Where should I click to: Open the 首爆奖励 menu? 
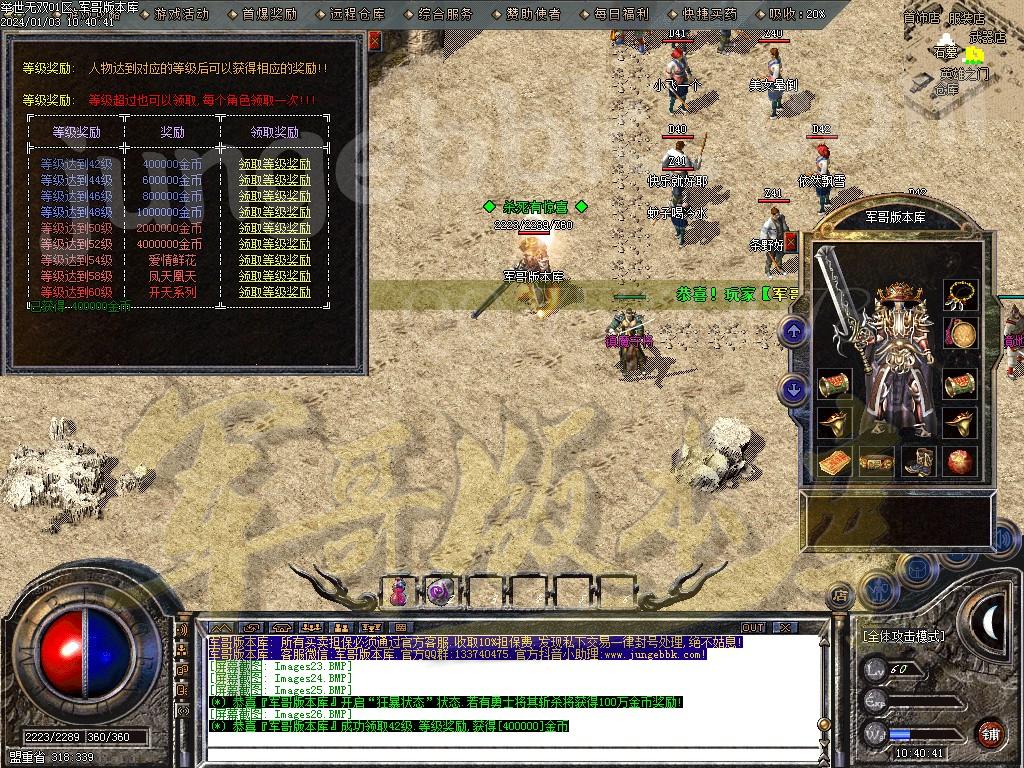(x=270, y=14)
